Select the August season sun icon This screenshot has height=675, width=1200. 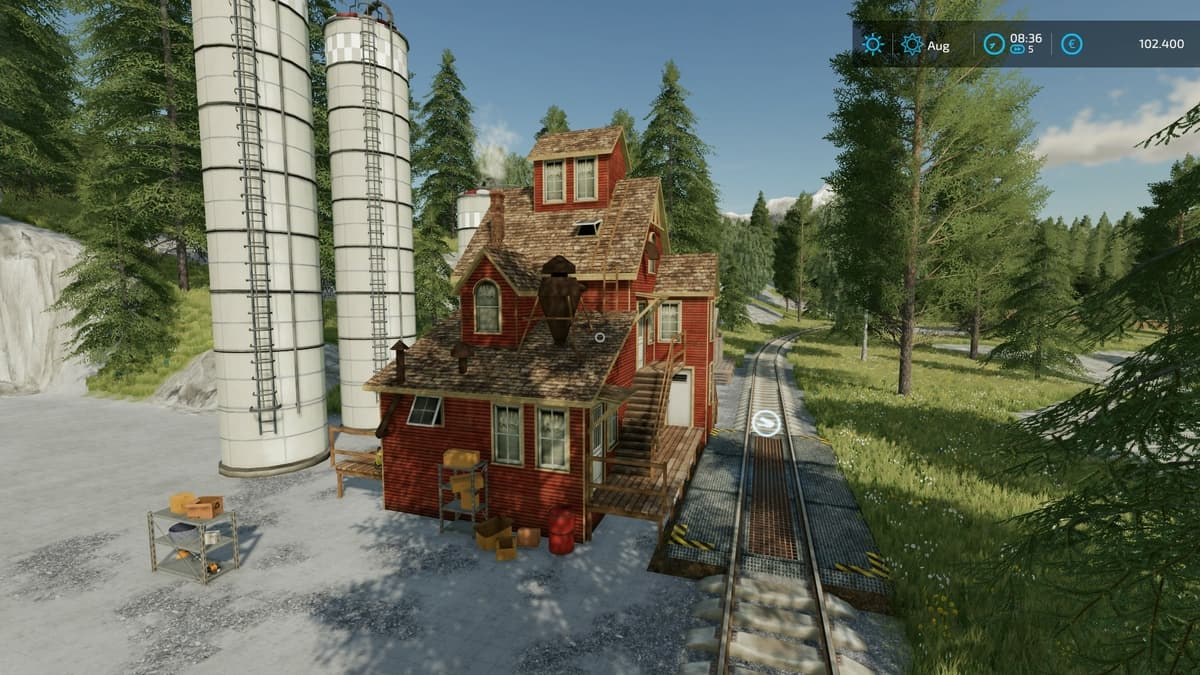pos(912,44)
